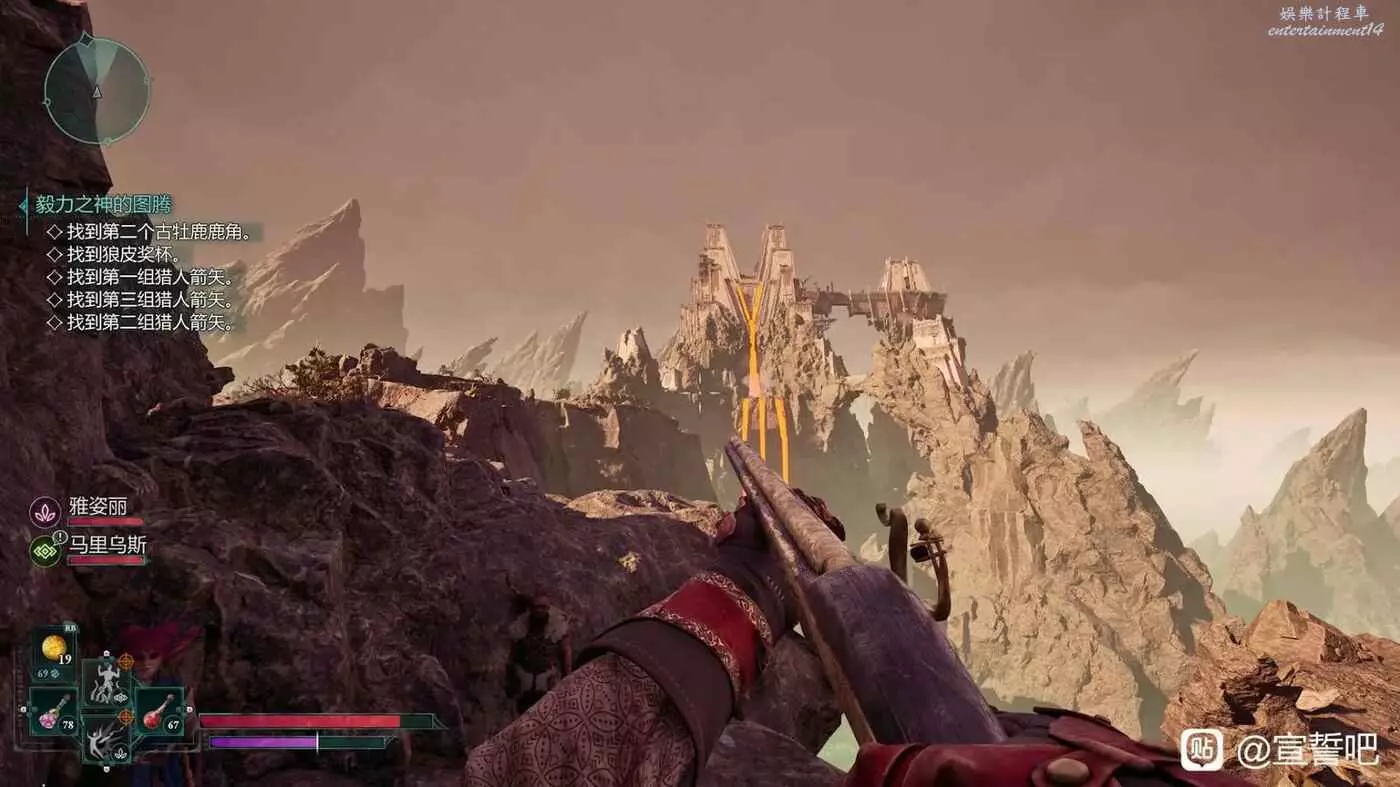1400x787 pixels.
Task: Open the 毅力之神的图腾 quest tracker title
Action: pyautogui.click(x=104, y=205)
